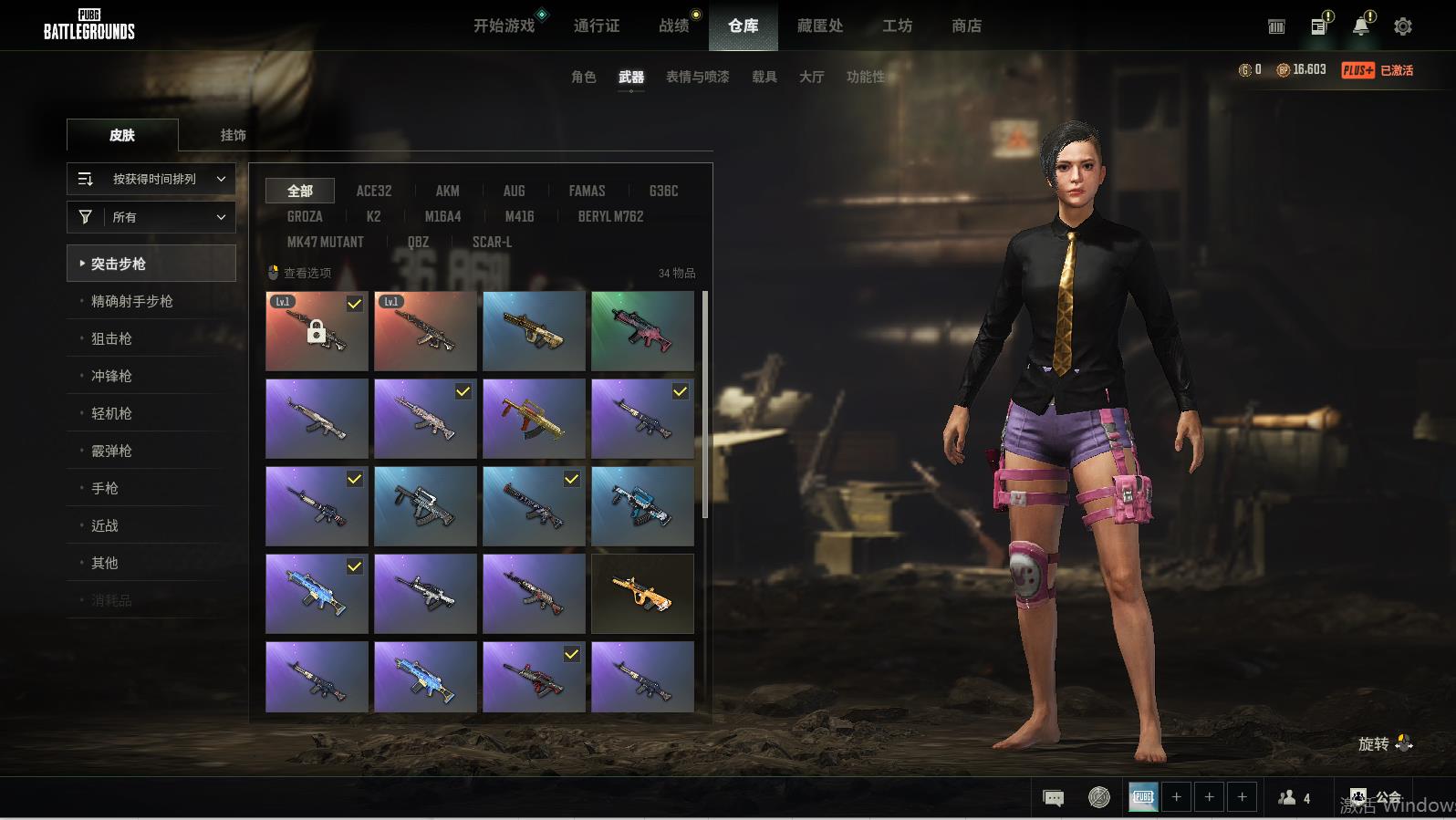Show only BERYL M762 skins
This screenshot has height=820, width=1456.
coord(610,216)
